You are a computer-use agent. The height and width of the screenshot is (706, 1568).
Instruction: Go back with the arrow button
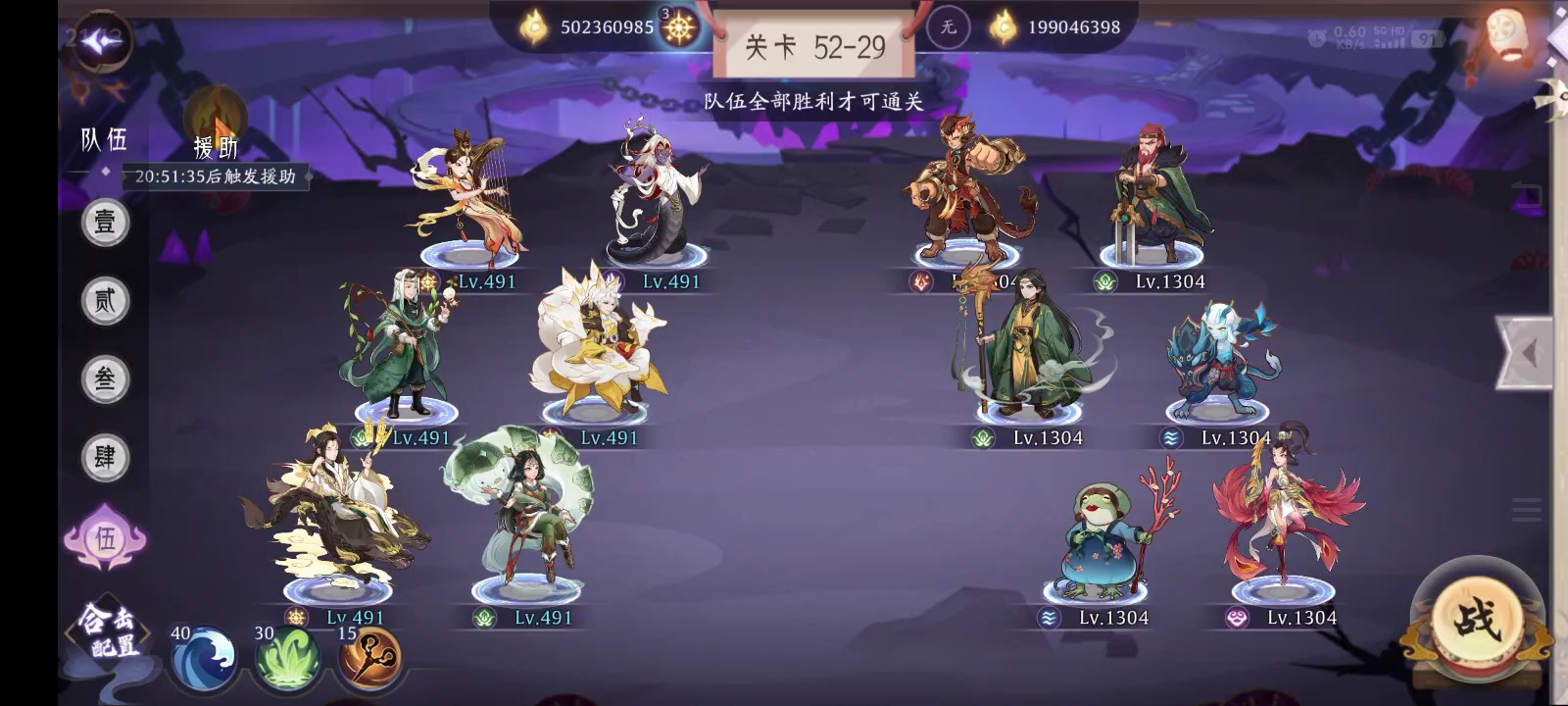point(101,42)
